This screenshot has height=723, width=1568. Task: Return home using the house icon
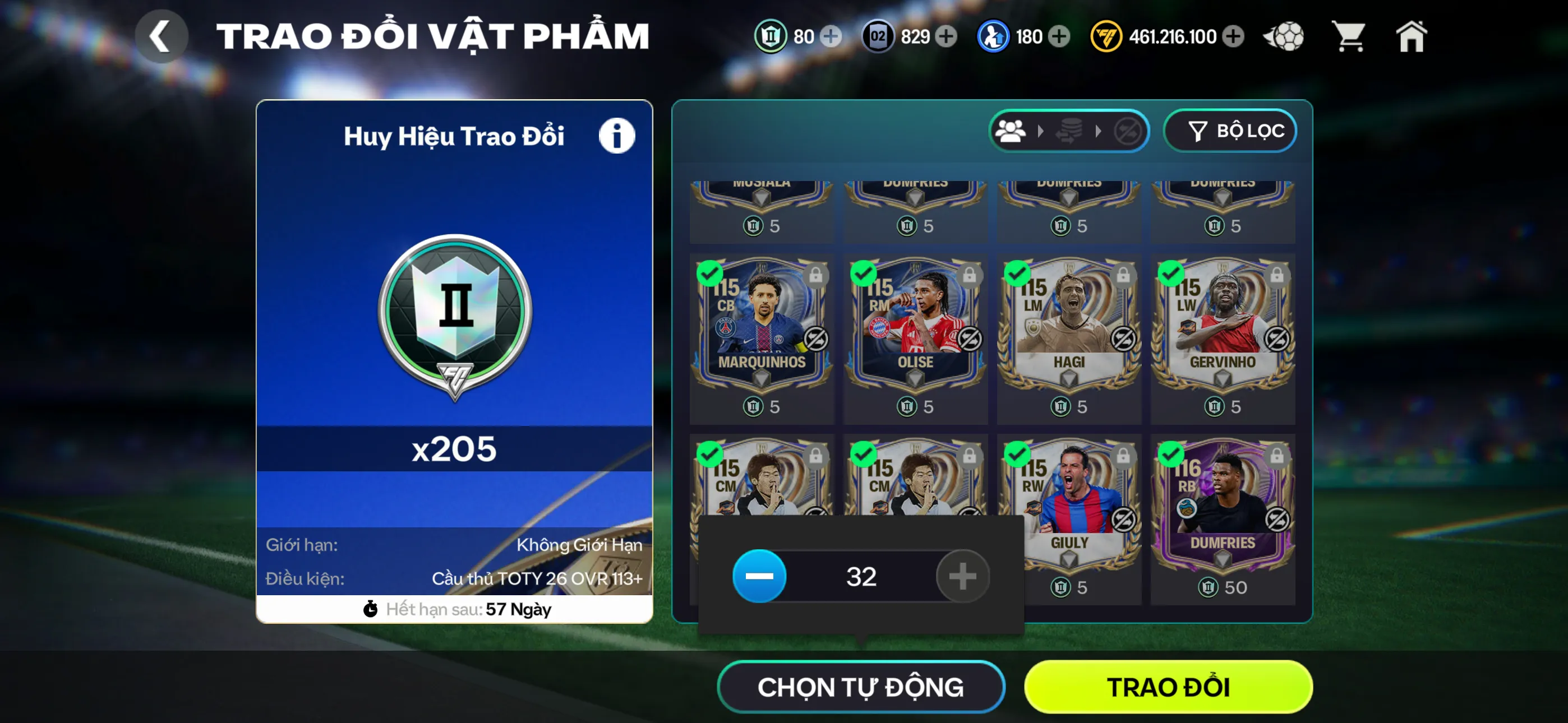pyautogui.click(x=1413, y=37)
